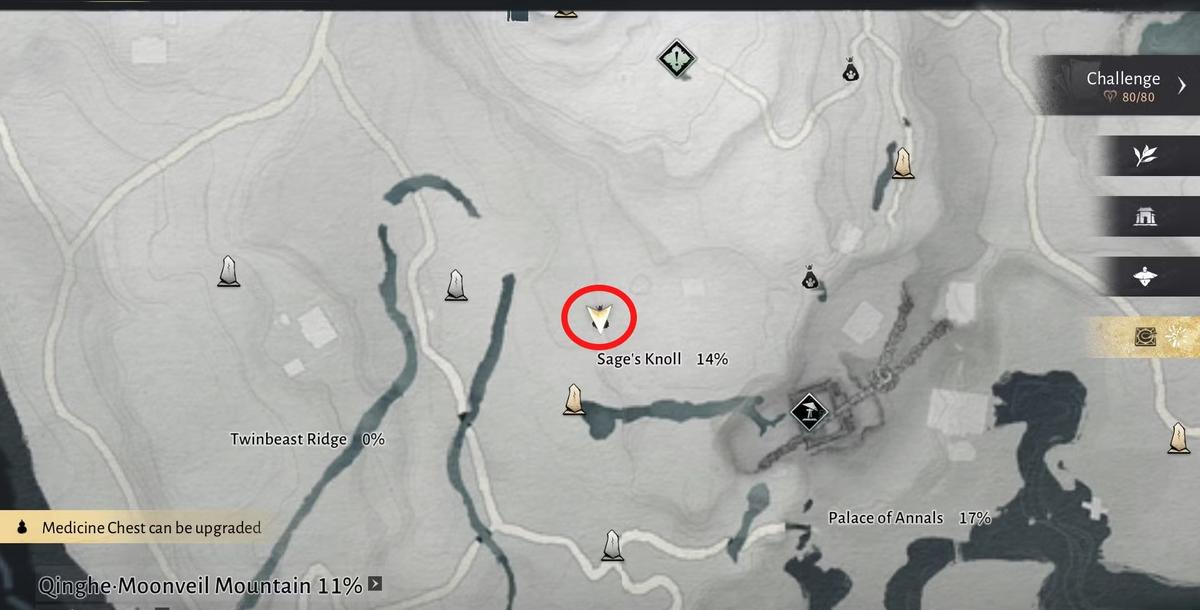Open the Medicine Chest upgrade notice
1200x610 pixels.
click(140, 527)
